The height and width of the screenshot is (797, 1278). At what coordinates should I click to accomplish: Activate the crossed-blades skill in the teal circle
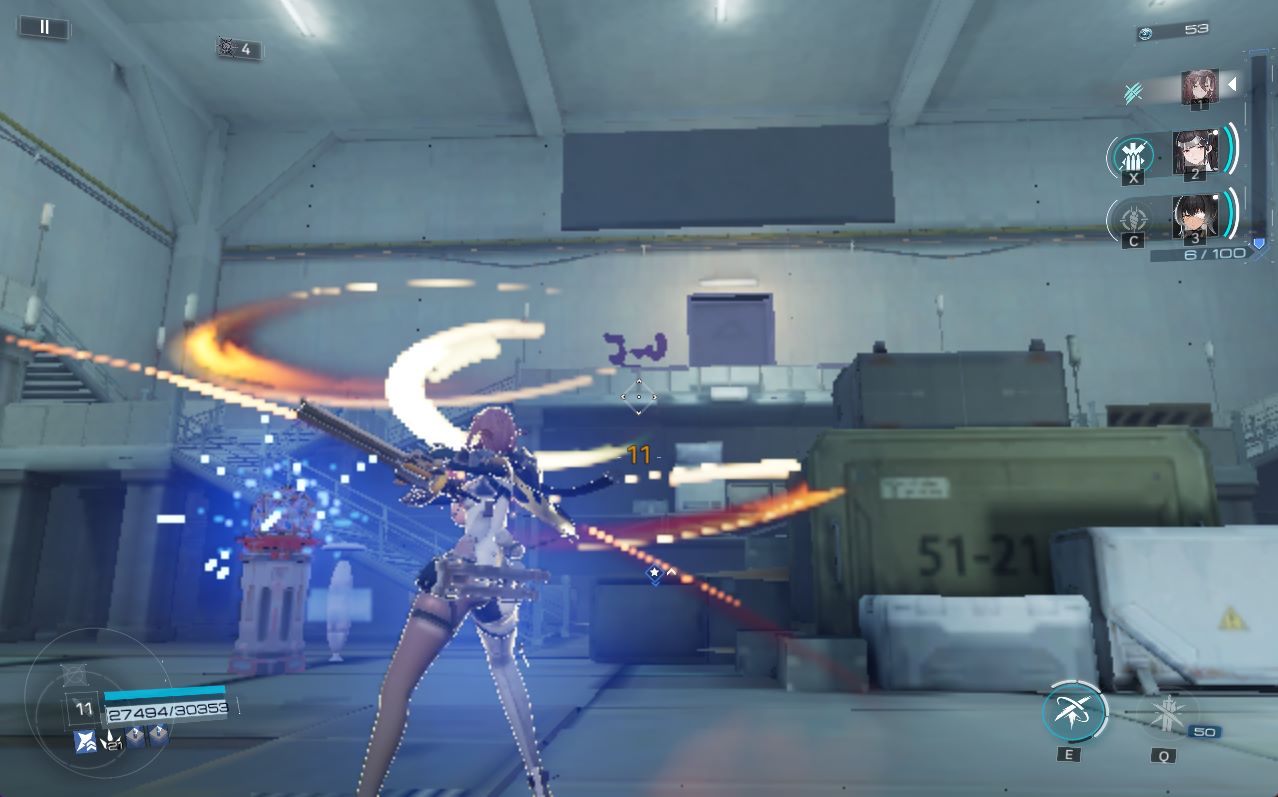click(x=1073, y=713)
